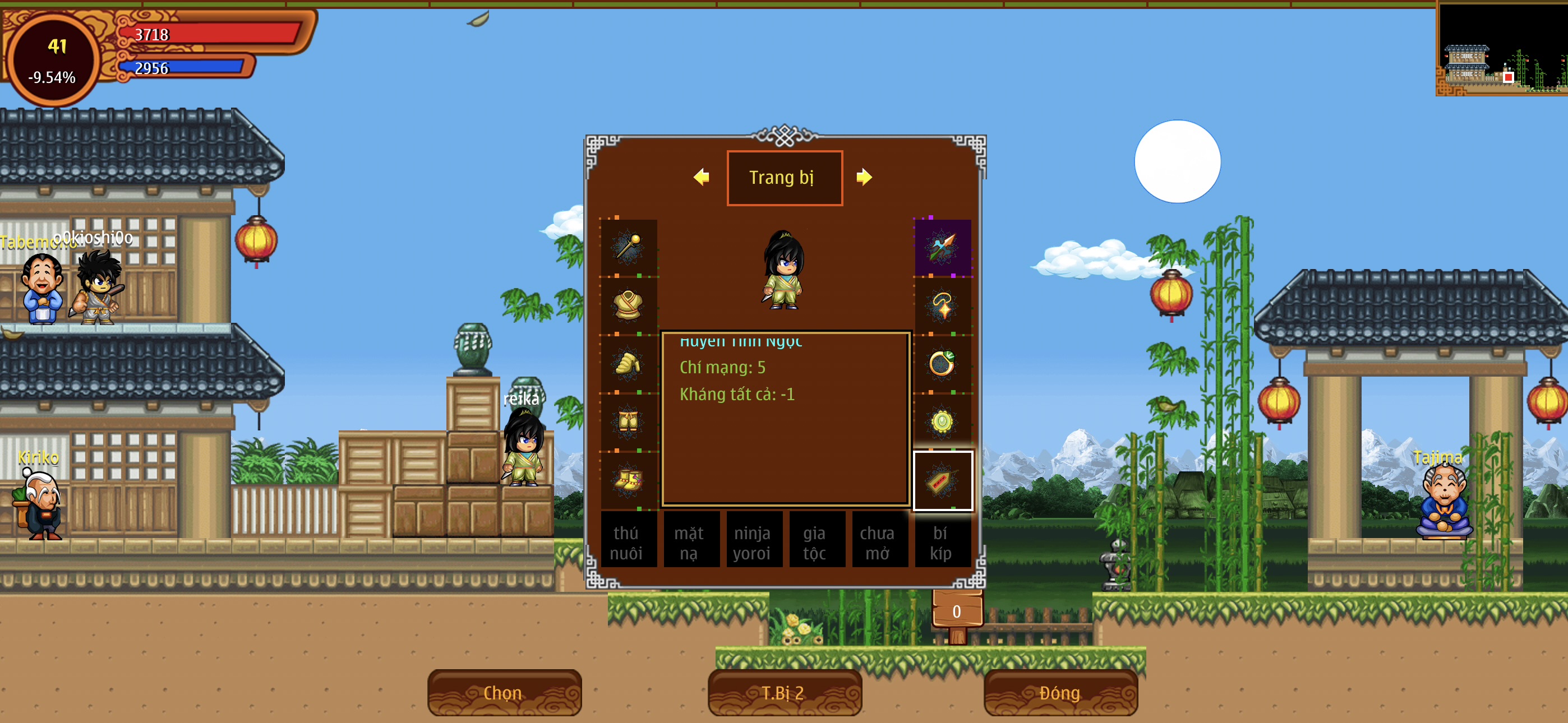The width and height of the screenshot is (1568, 723).
Task: Open the T.Bị 2 equipment set
Action: [x=784, y=693]
